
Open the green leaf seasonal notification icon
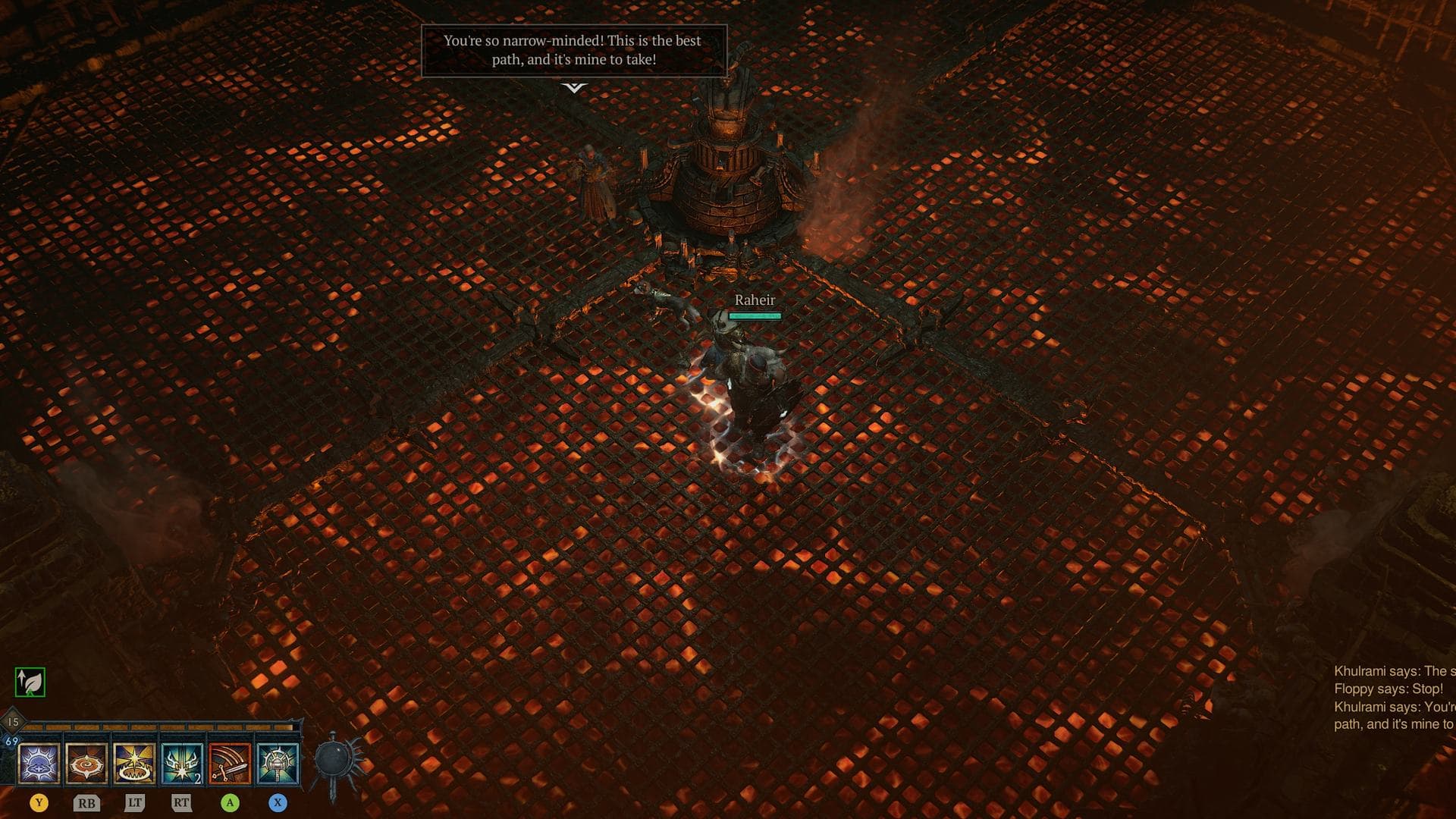pyautogui.click(x=29, y=682)
